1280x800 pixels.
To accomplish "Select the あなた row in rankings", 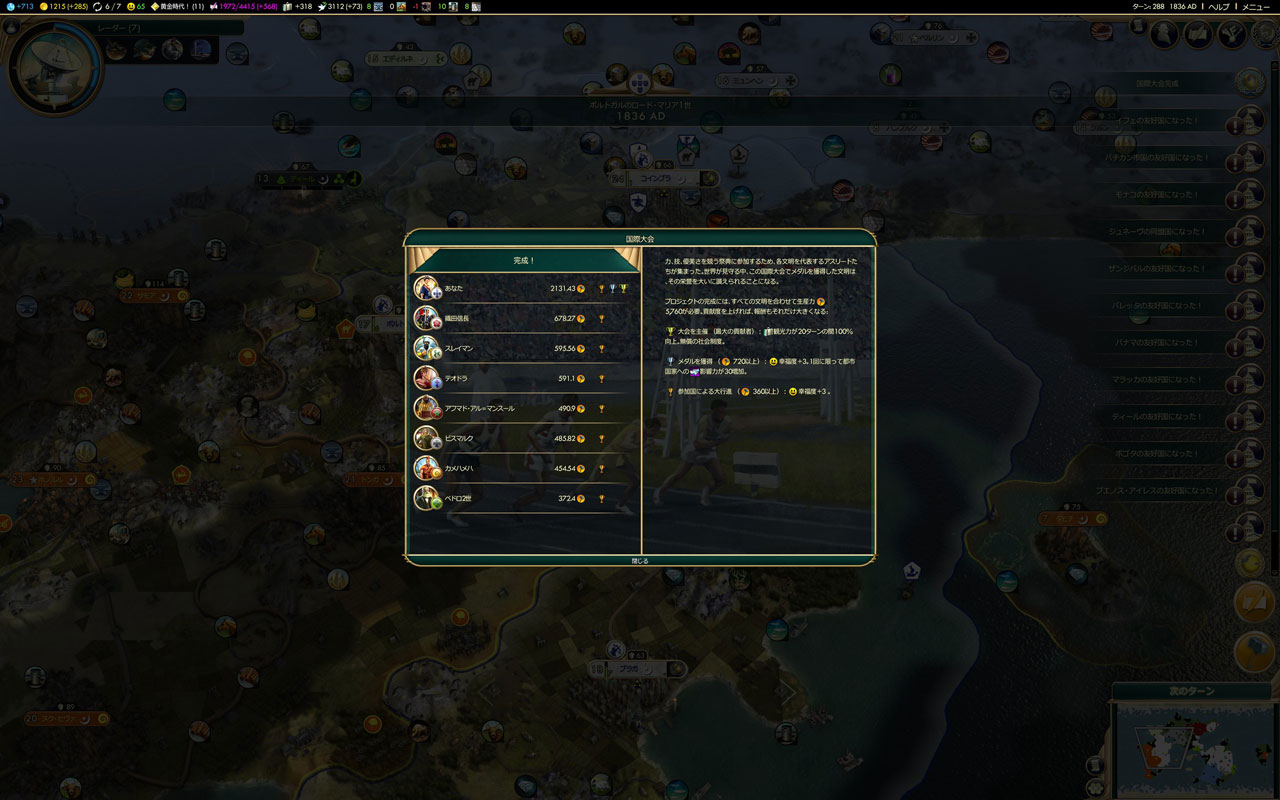I will pos(524,288).
